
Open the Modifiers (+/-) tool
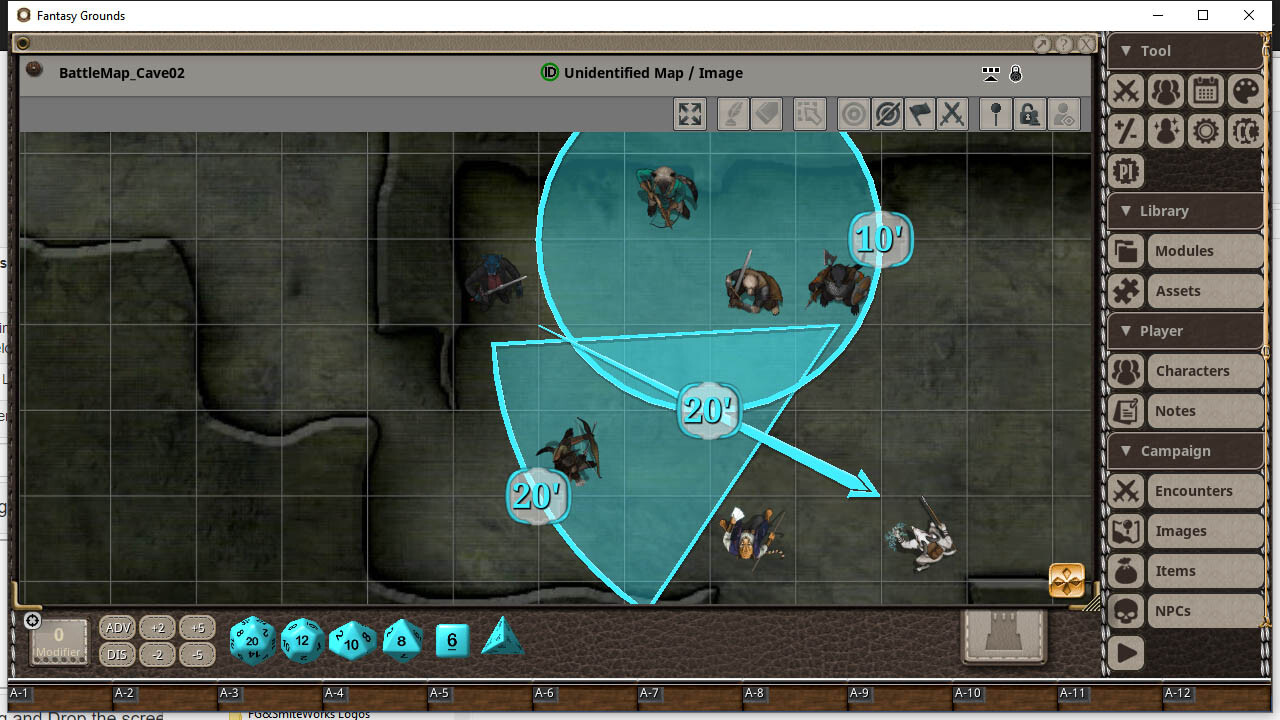[1125, 131]
